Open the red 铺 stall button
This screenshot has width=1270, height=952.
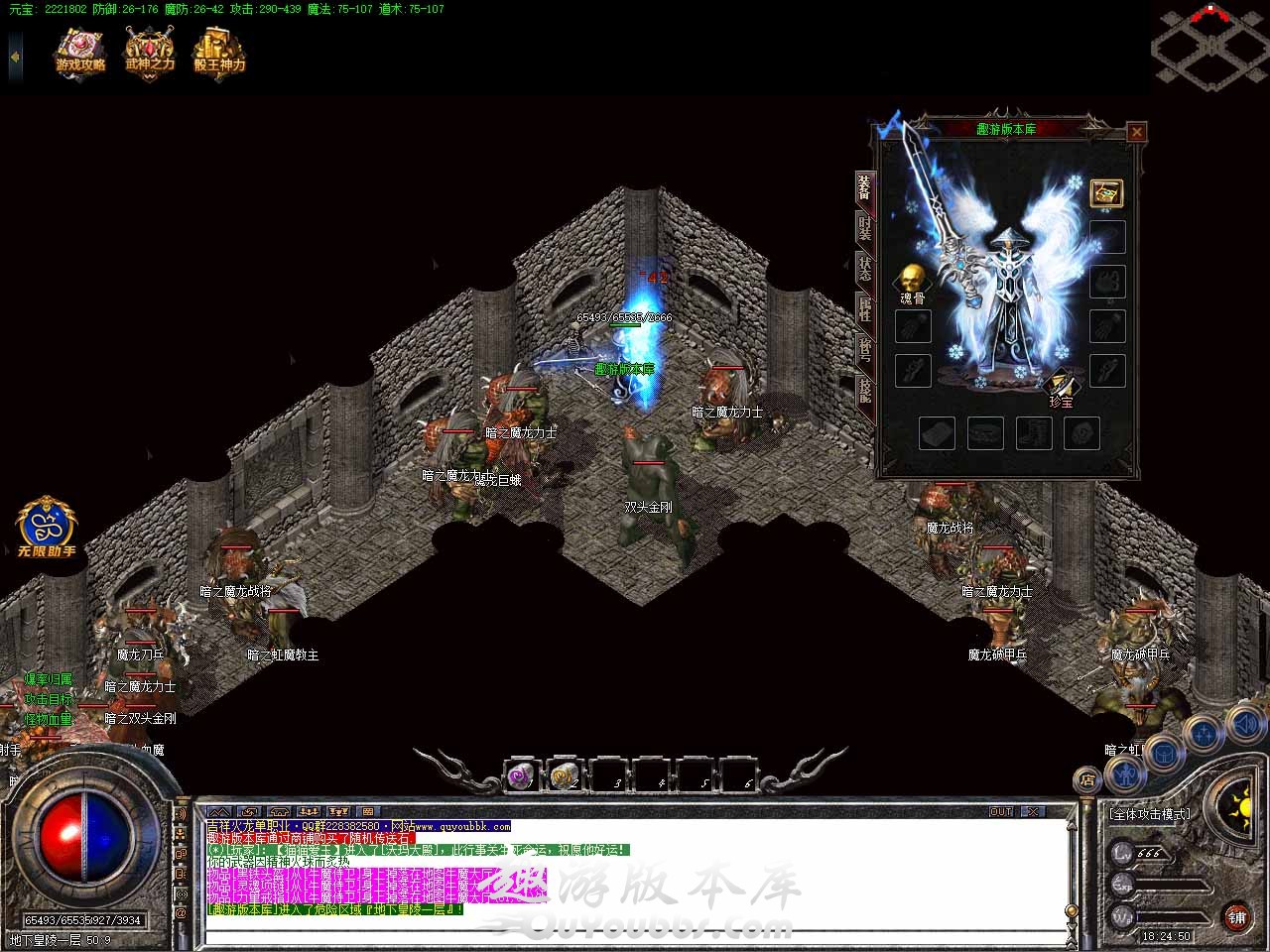(x=1236, y=916)
